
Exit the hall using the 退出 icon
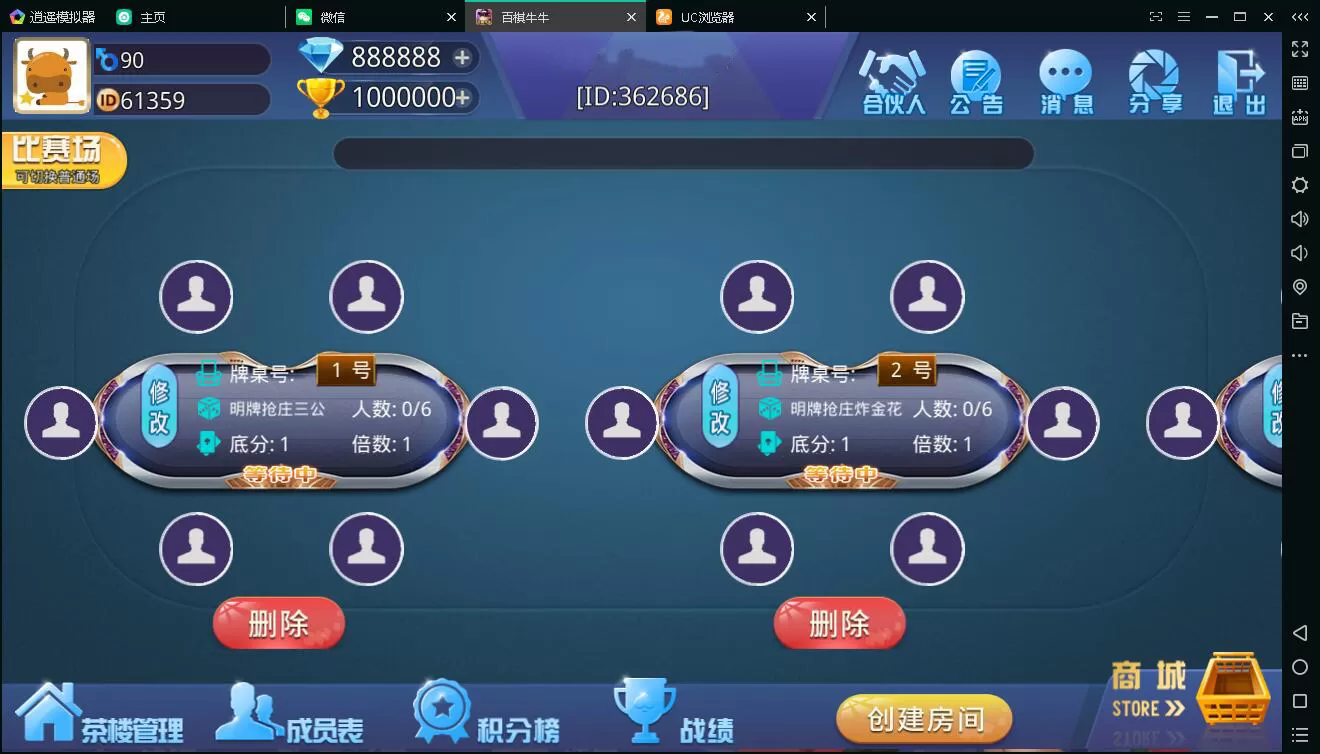point(1240,80)
